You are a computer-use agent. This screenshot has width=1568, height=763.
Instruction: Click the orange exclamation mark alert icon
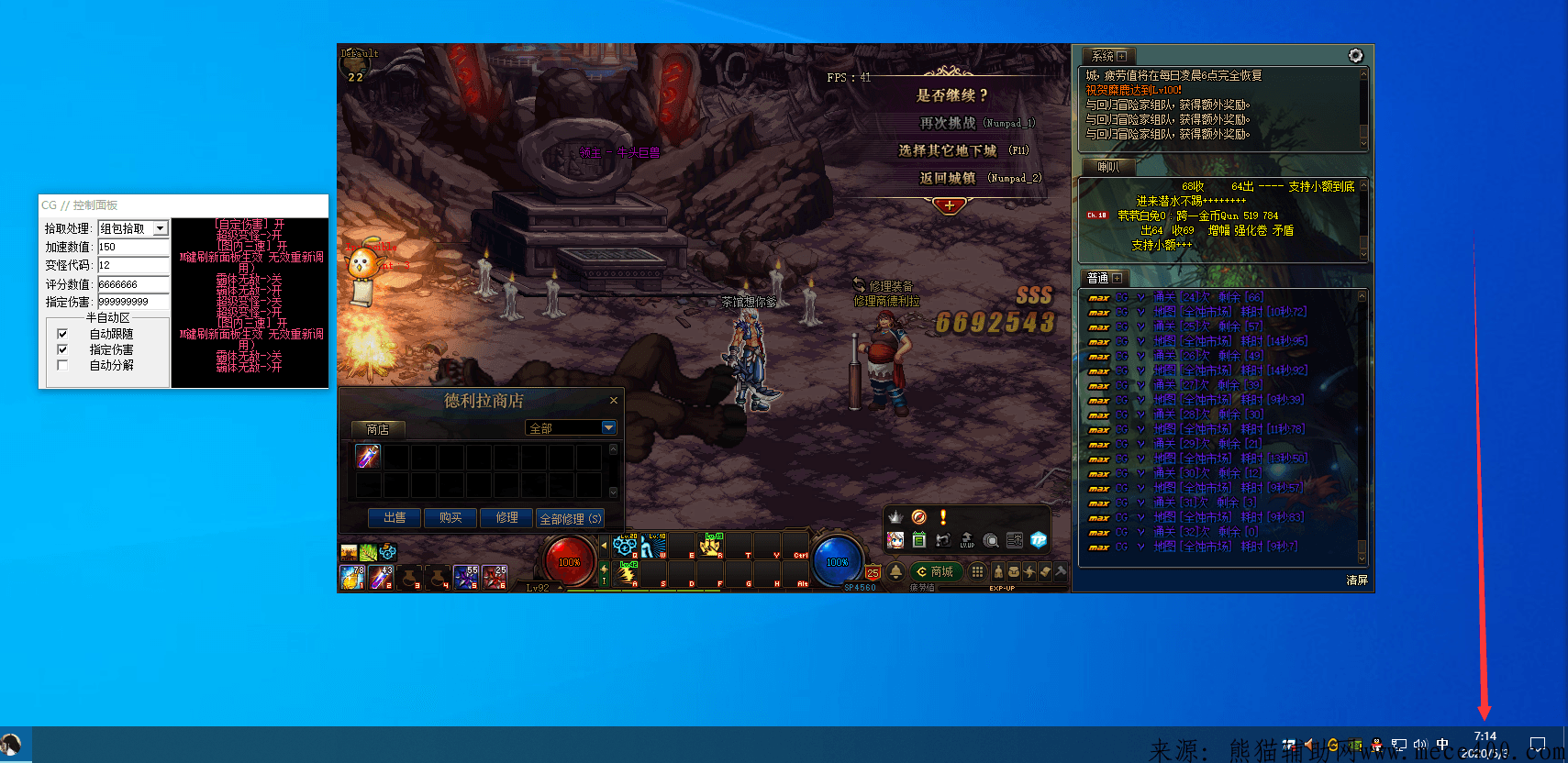tap(942, 517)
